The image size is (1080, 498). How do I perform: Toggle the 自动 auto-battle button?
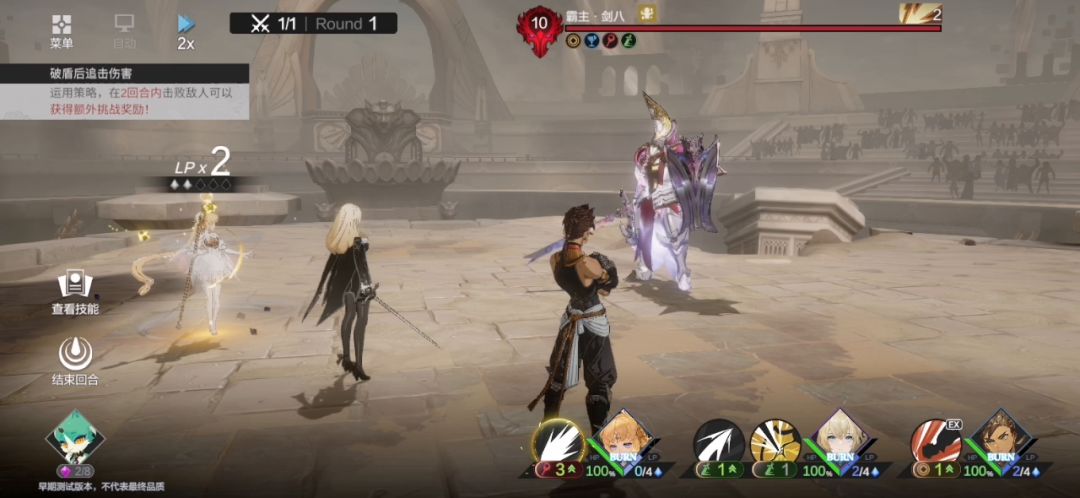124,31
